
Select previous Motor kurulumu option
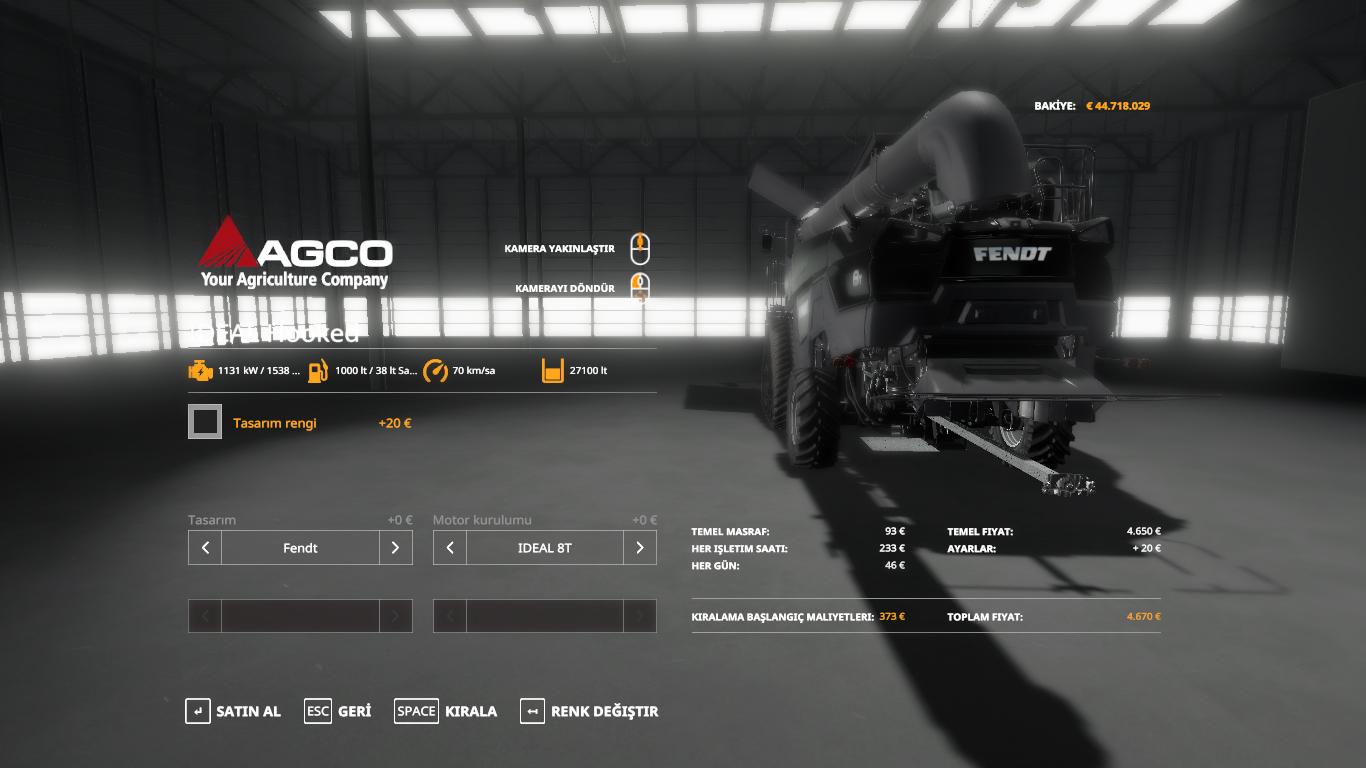450,548
